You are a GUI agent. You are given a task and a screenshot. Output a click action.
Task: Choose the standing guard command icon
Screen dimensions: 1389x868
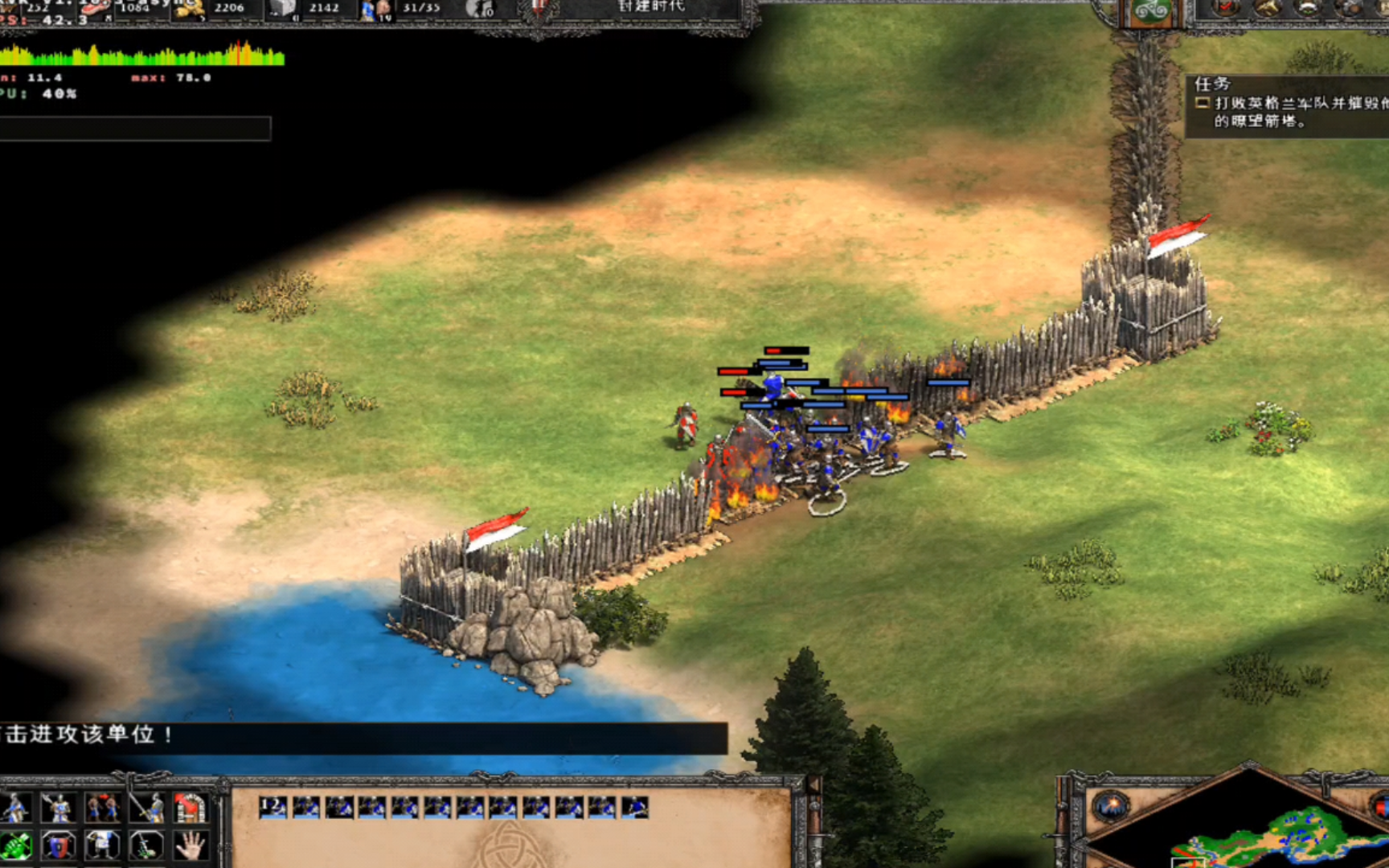pyautogui.click(x=58, y=808)
